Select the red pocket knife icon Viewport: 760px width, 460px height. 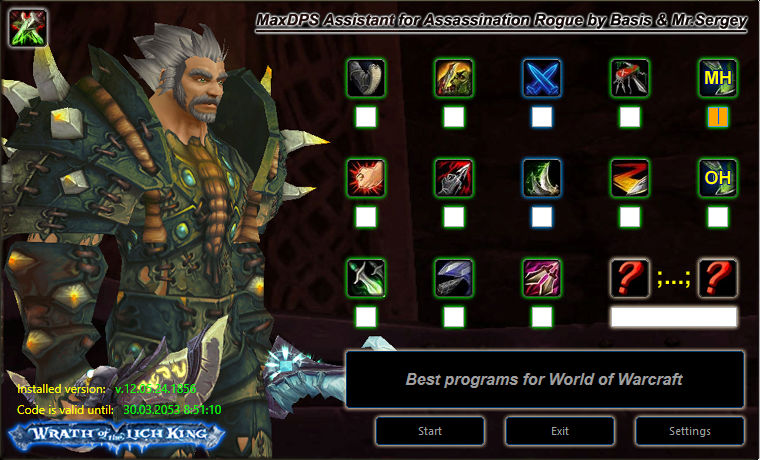tap(630, 78)
